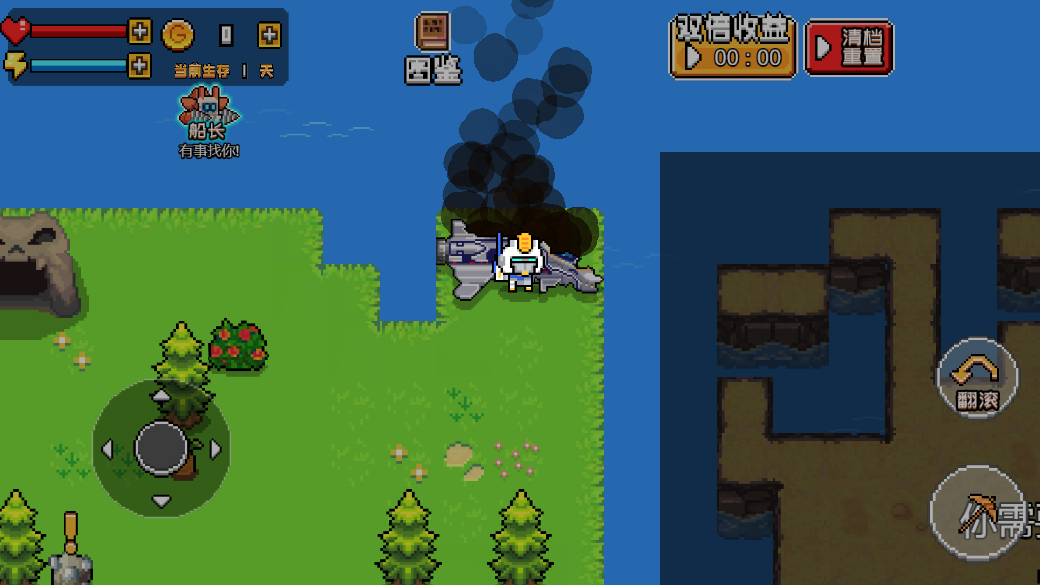Open the 船长 captain notification
1040x585 pixels.
(x=208, y=120)
